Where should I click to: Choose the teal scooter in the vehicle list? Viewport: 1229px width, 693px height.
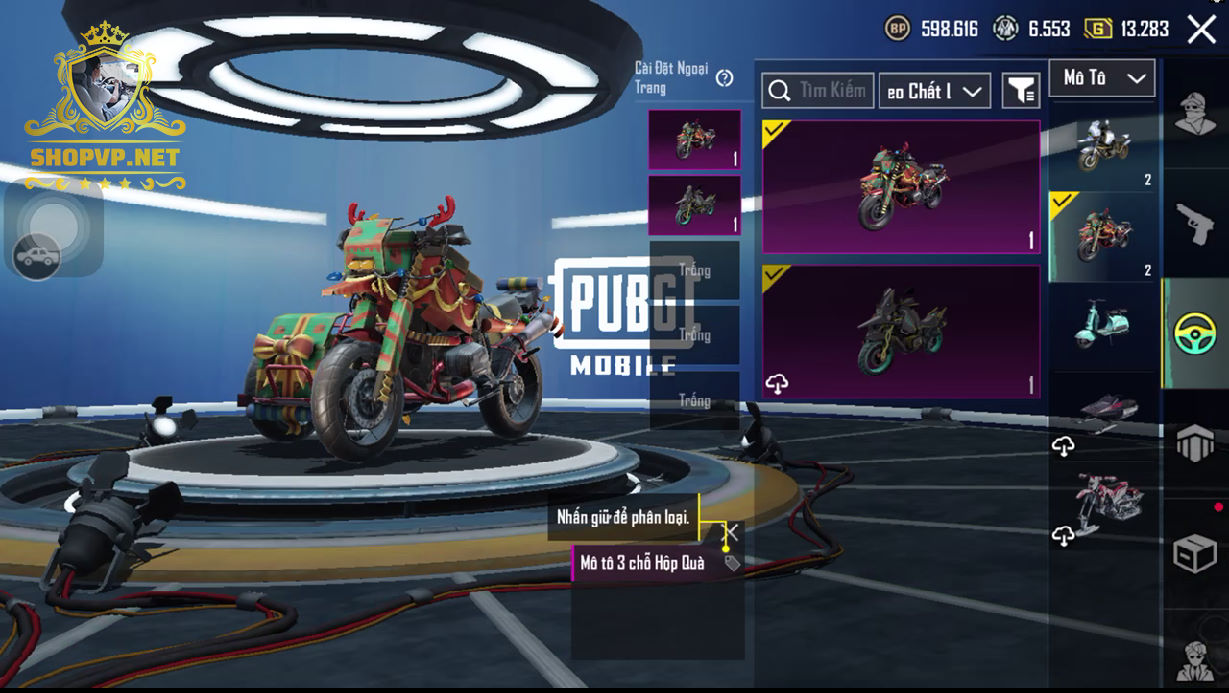[x=1102, y=323]
